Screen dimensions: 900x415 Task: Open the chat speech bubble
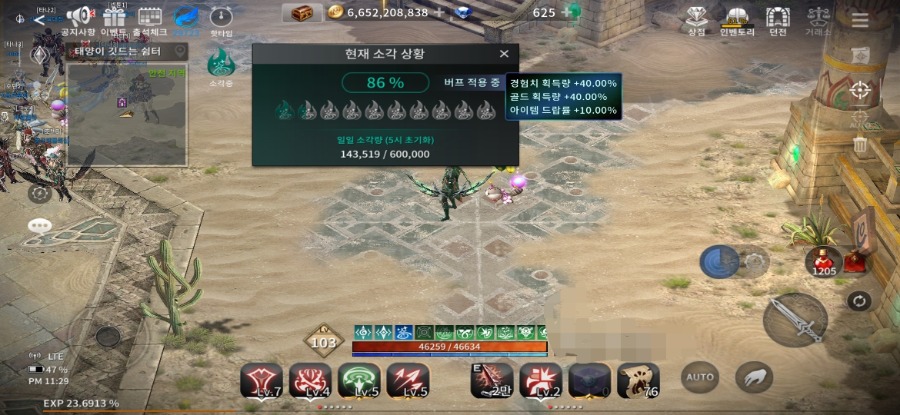point(40,226)
